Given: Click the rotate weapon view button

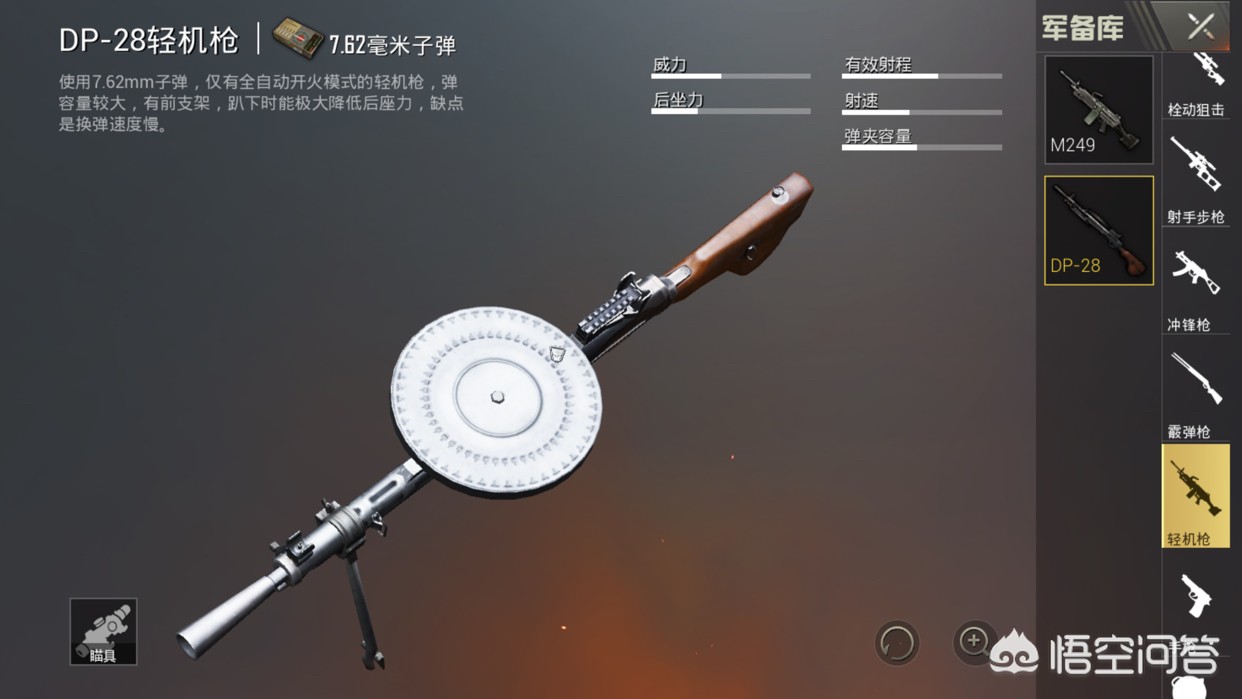Looking at the screenshot, I should coord(897,643).
